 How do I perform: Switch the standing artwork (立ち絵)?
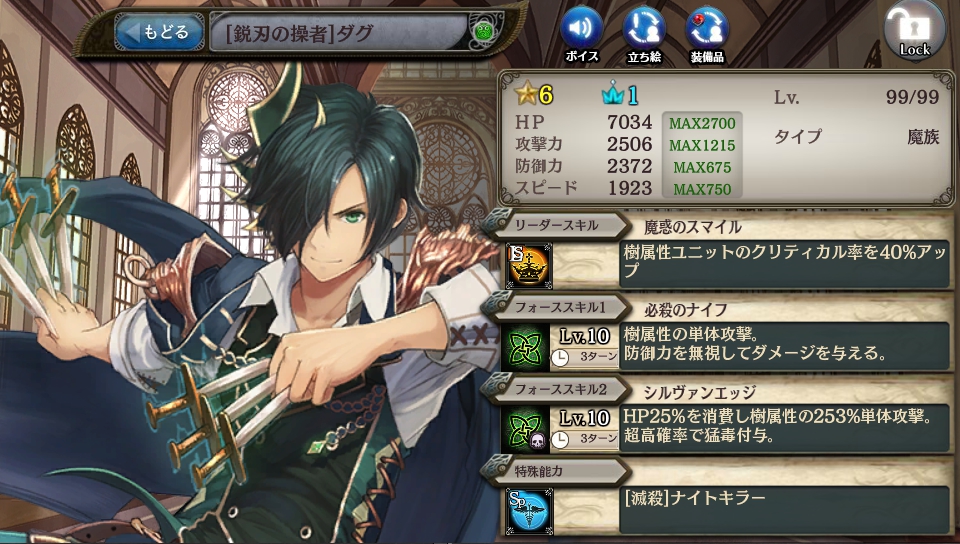643,27
